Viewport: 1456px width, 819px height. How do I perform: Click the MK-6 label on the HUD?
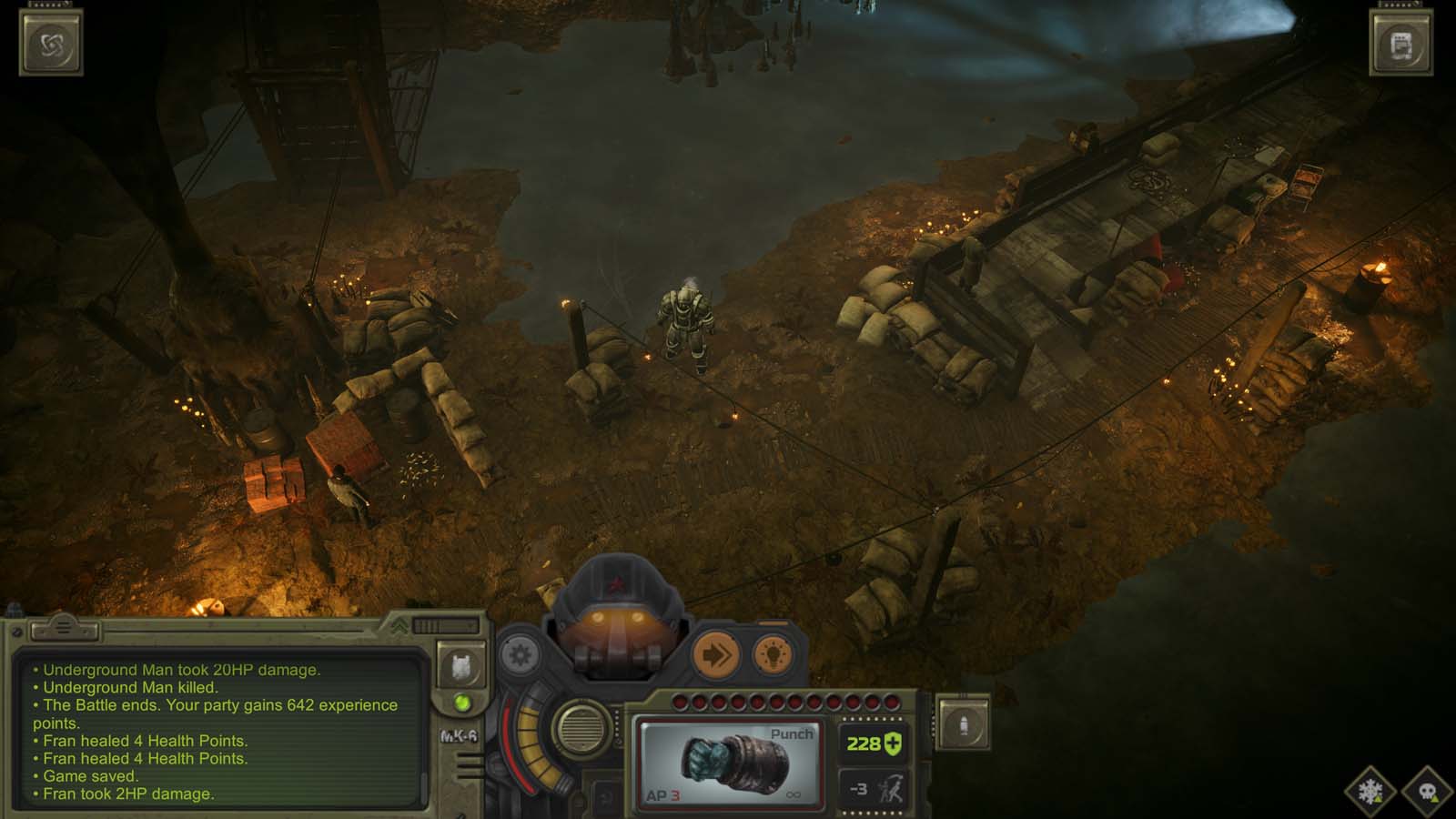coord(460,736)
